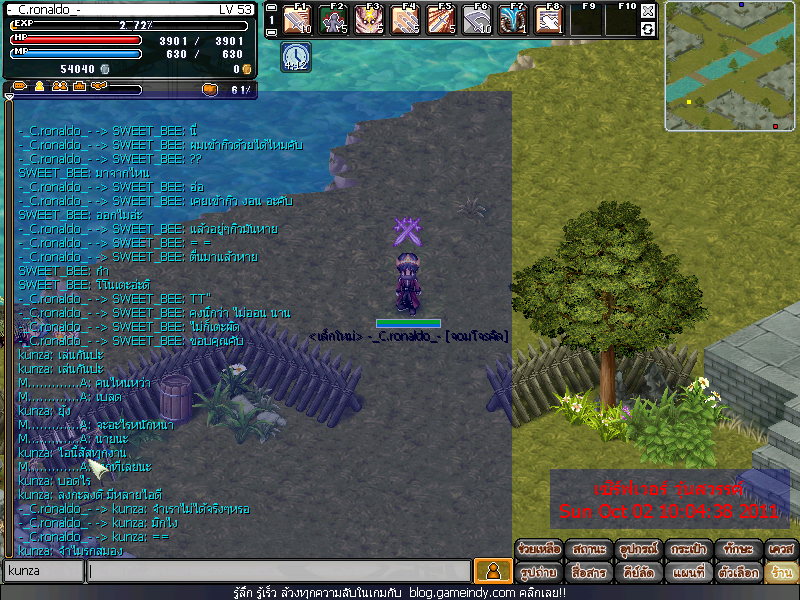Viewport: 800px width, 600px height.
Task: Open the highlighted ร้าน shop button
Action: (x=781, y=573)
